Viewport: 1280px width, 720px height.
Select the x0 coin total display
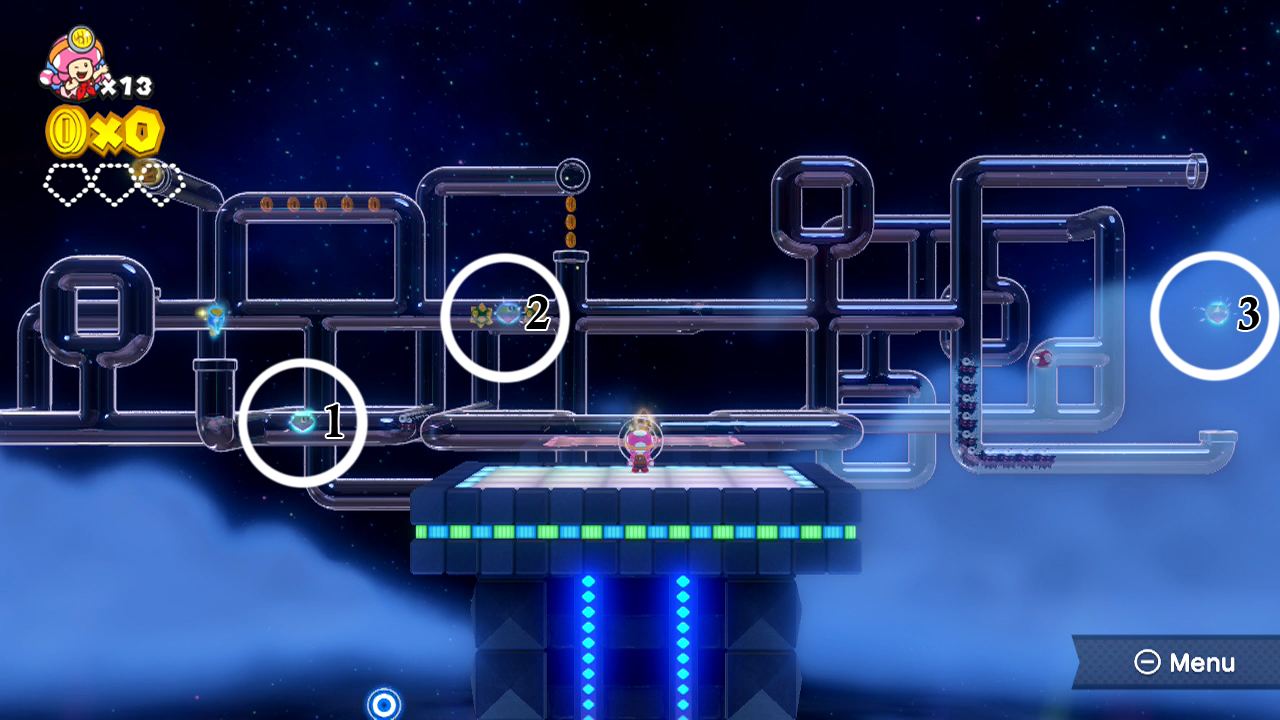(x=105, y=132)
